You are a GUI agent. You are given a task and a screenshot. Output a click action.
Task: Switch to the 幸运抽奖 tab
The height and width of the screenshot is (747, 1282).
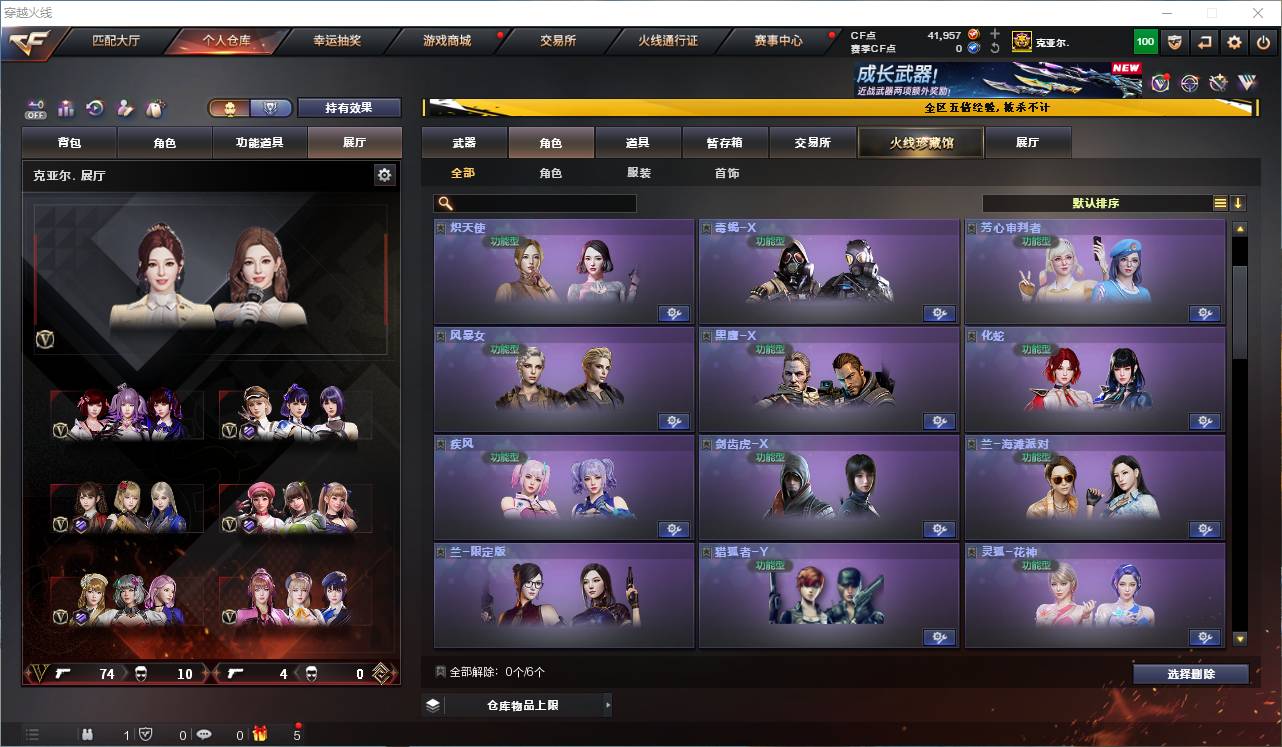tap(338, 41)
